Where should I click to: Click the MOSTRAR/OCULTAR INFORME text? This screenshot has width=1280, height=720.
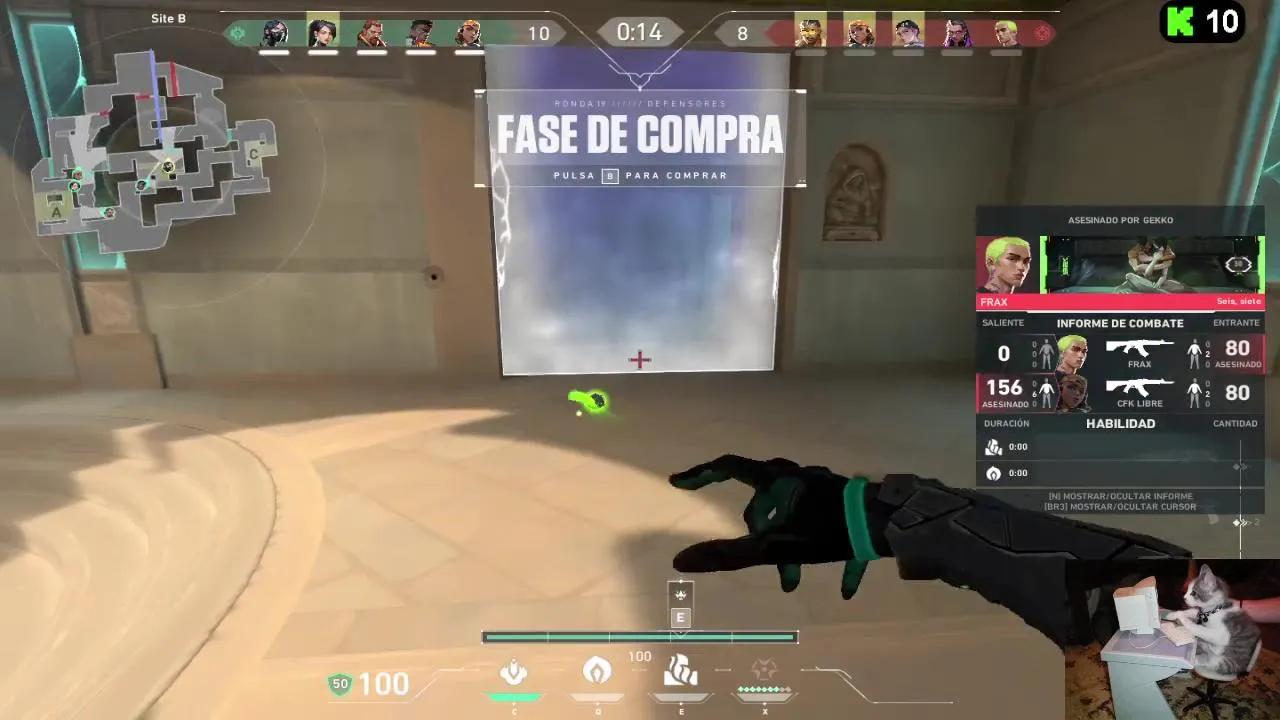(1120, 496)
